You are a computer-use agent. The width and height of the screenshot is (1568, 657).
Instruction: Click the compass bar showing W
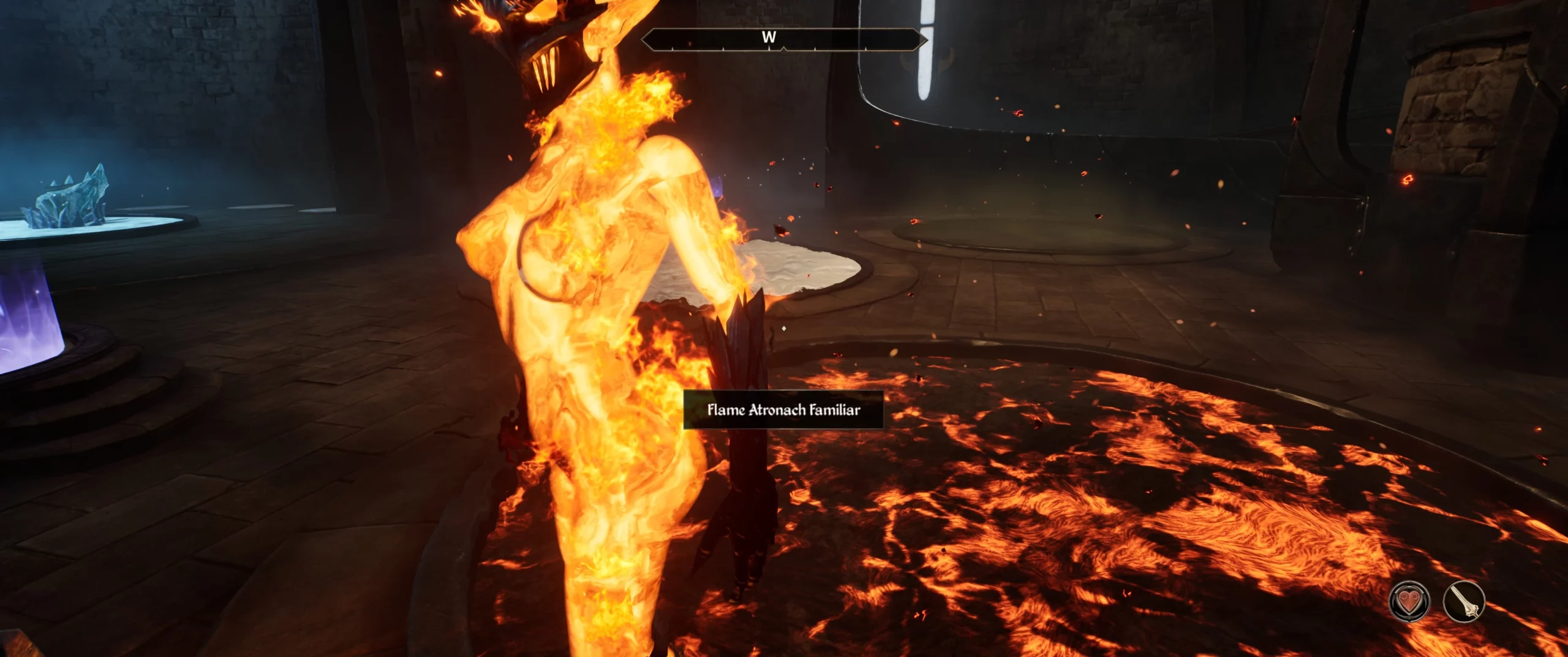pyautogui.click(x=783, y=39)
